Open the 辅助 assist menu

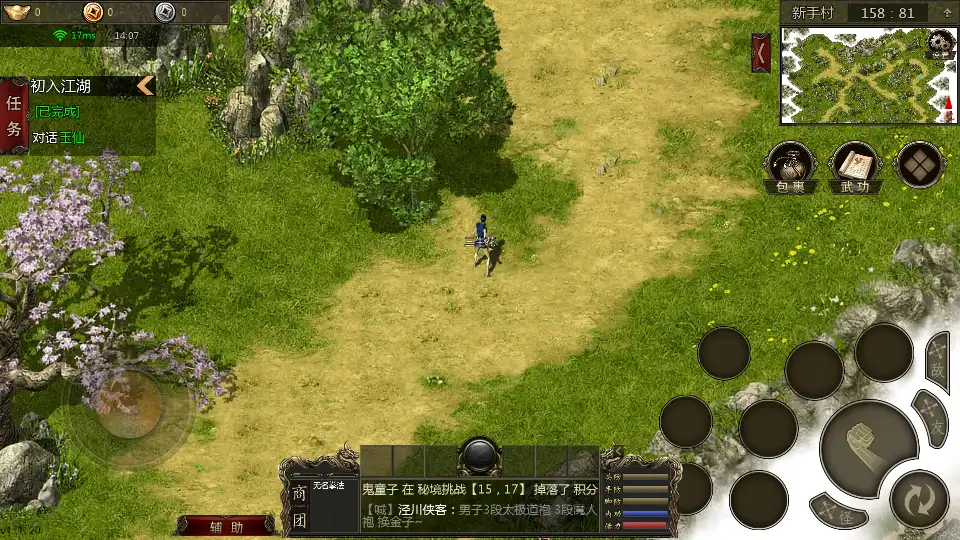point(227,527)
